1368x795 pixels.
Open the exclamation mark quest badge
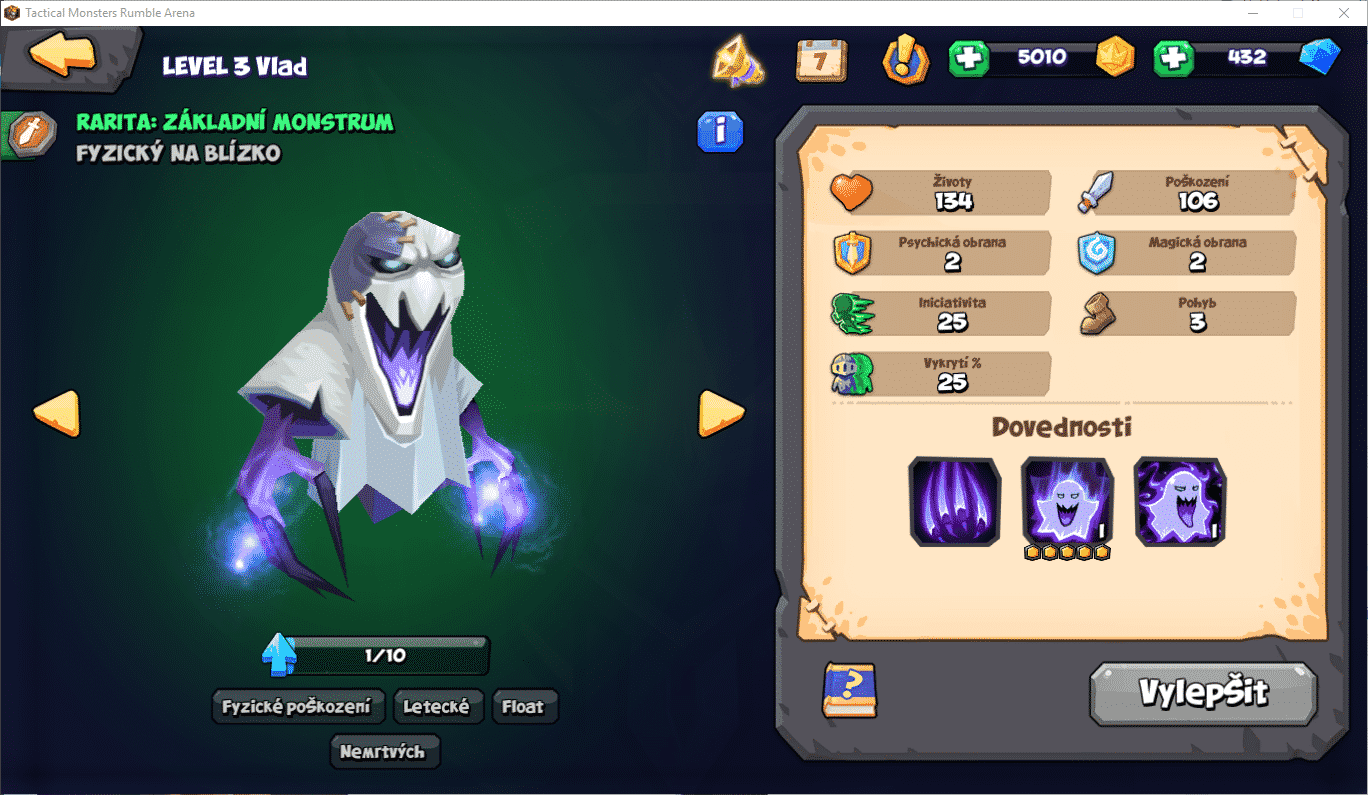[x=906, y=60]
